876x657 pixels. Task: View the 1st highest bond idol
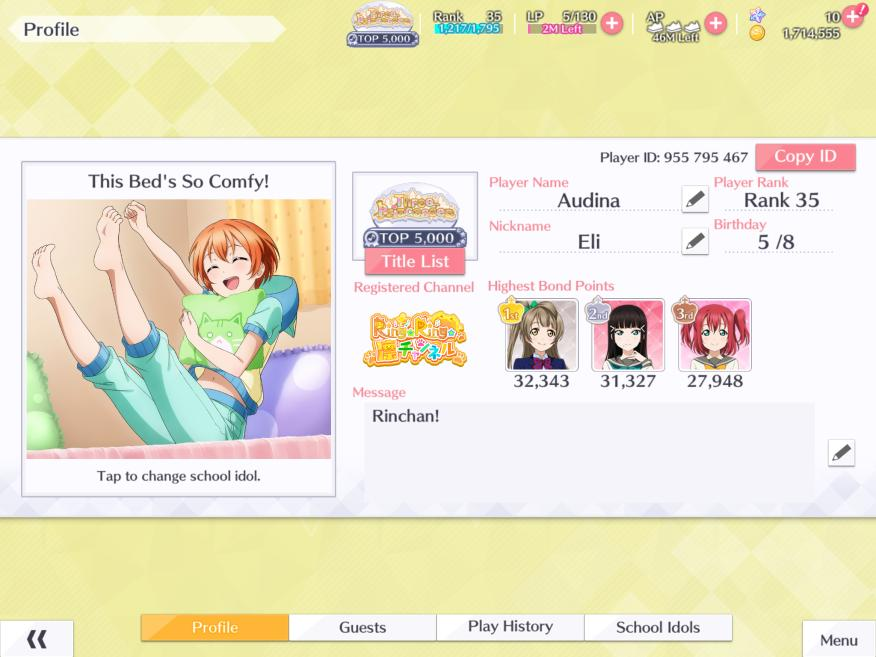tap(541, 335)
